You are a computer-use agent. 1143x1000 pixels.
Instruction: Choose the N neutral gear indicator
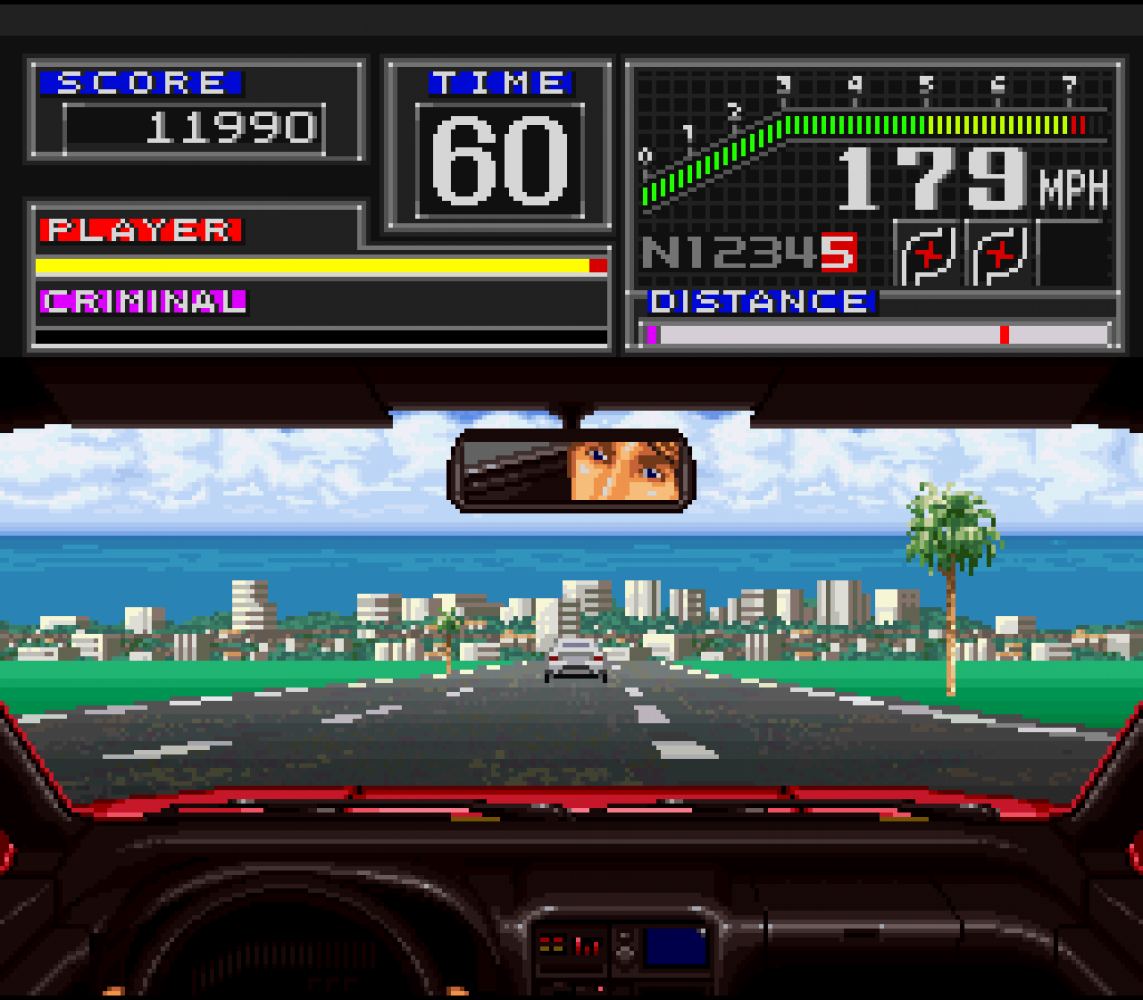pyautogui.click(x=658, y=253)
